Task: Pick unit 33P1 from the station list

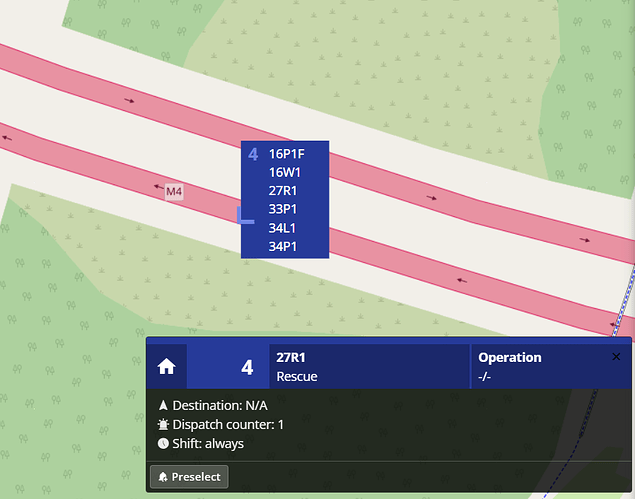Action: tap(285, 210)
